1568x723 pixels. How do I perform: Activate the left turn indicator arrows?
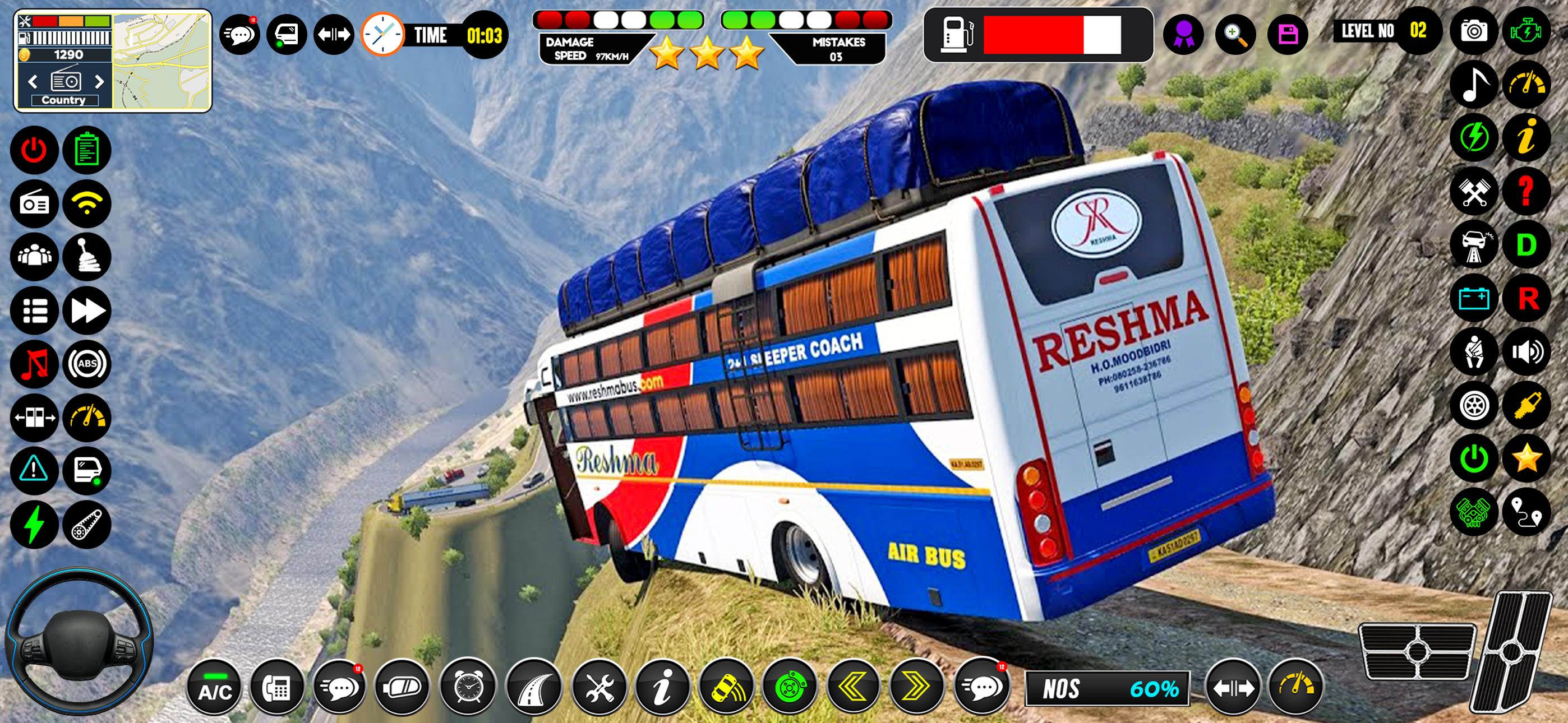coord(854,688)
